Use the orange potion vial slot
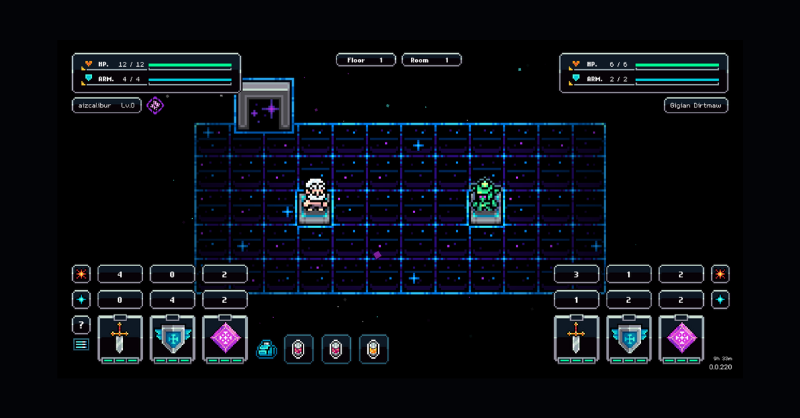 tap(374, 349)
